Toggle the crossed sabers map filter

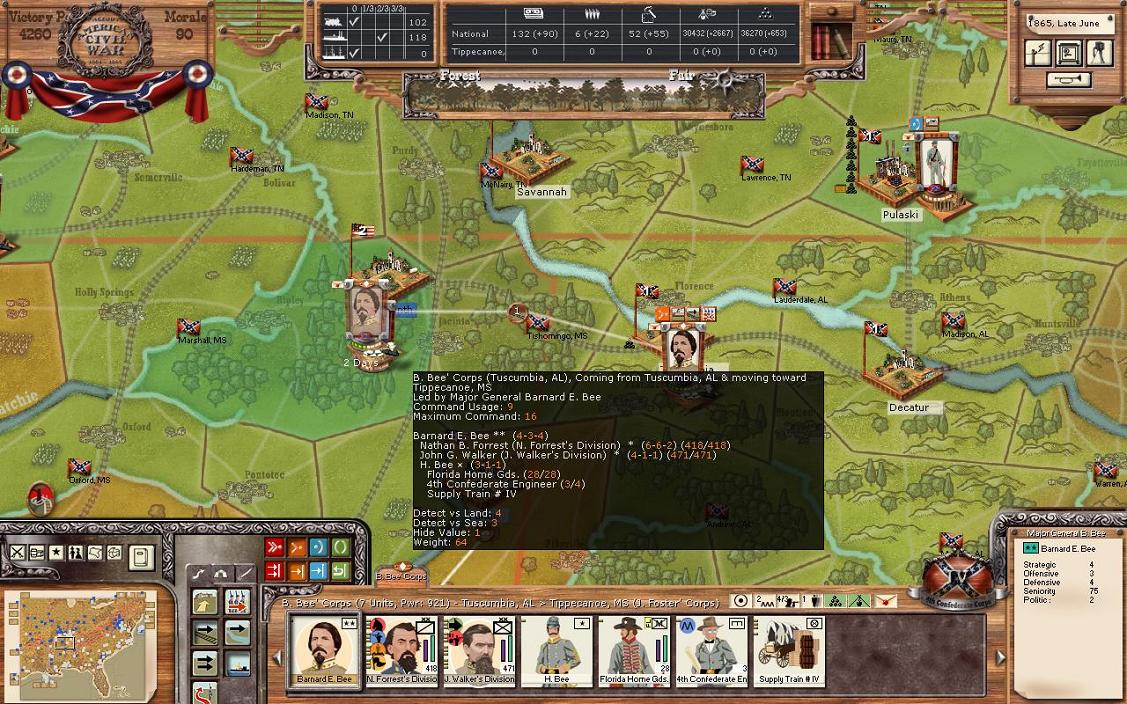tap(18, 553)
